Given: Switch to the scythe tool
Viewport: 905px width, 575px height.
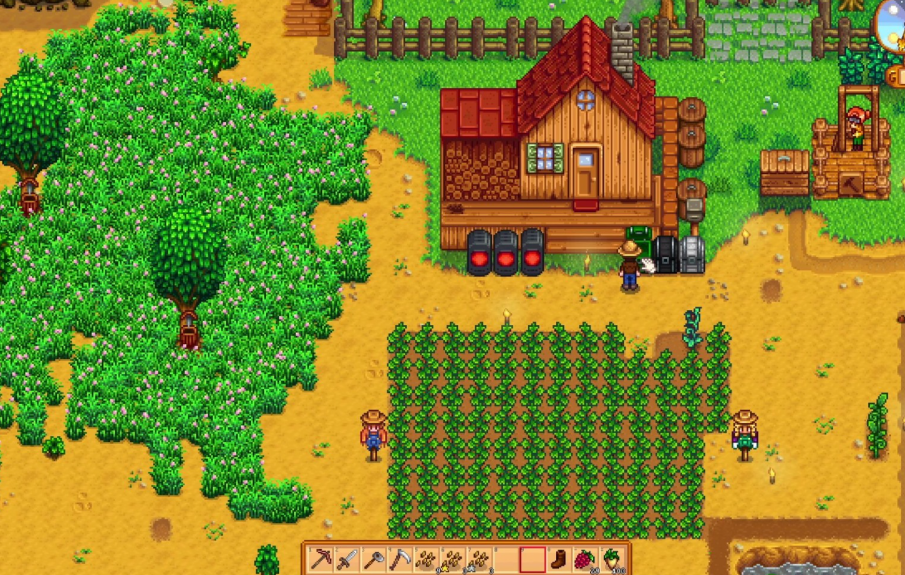Looking at the screenshot, I should pyautogui.click(x=400, y=559).
